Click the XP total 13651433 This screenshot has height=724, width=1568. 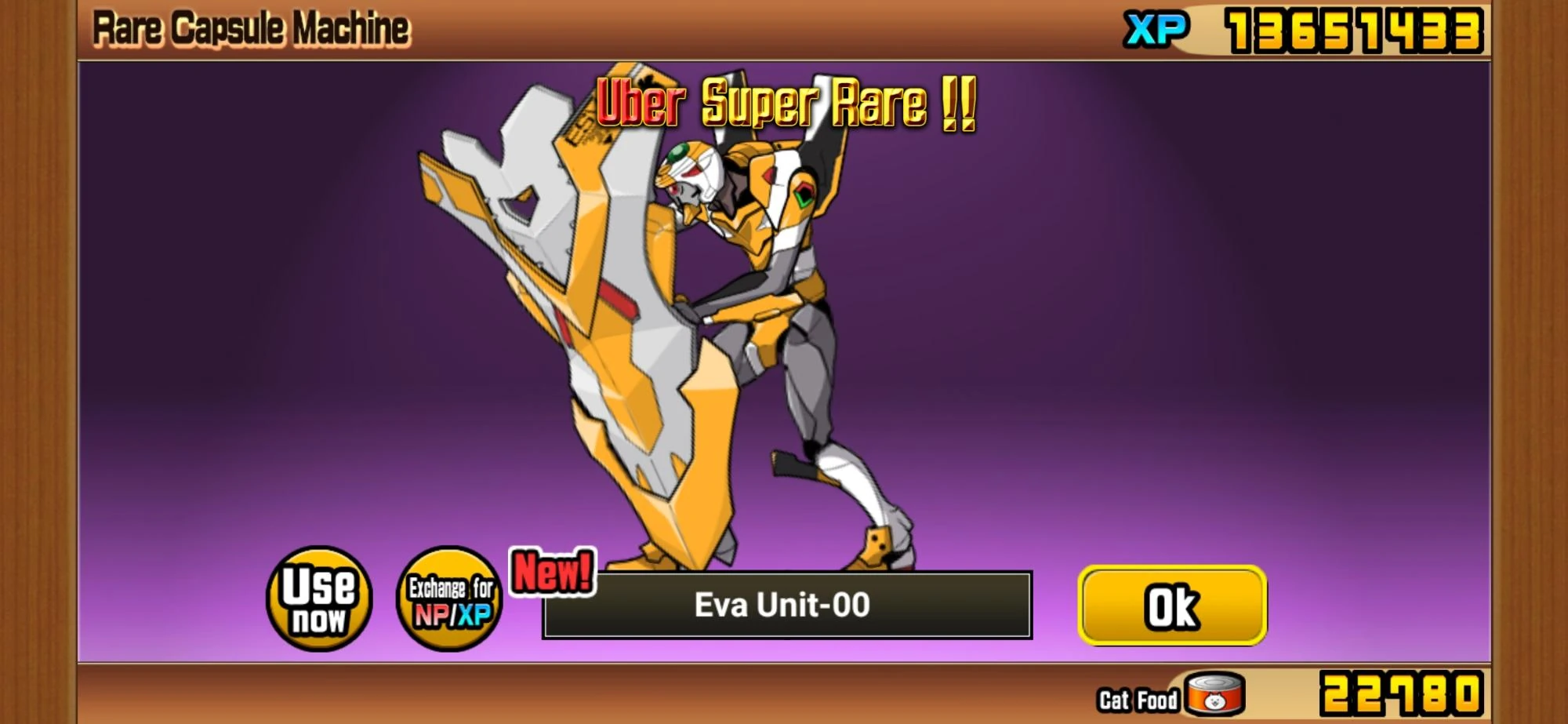tap(1356, 27)
